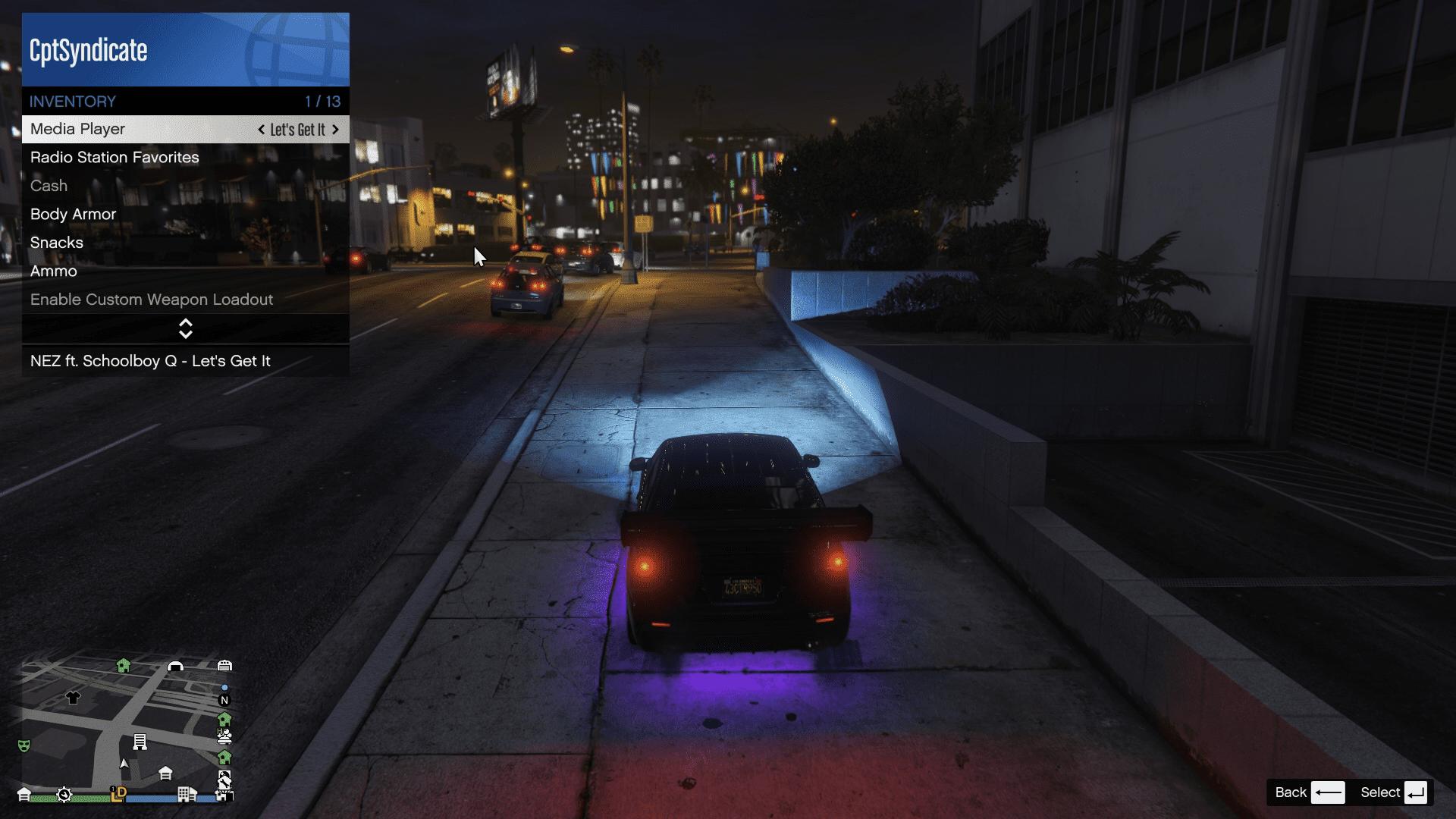Toggle Enable Custom Weapon Loadout

click(152, 300)
